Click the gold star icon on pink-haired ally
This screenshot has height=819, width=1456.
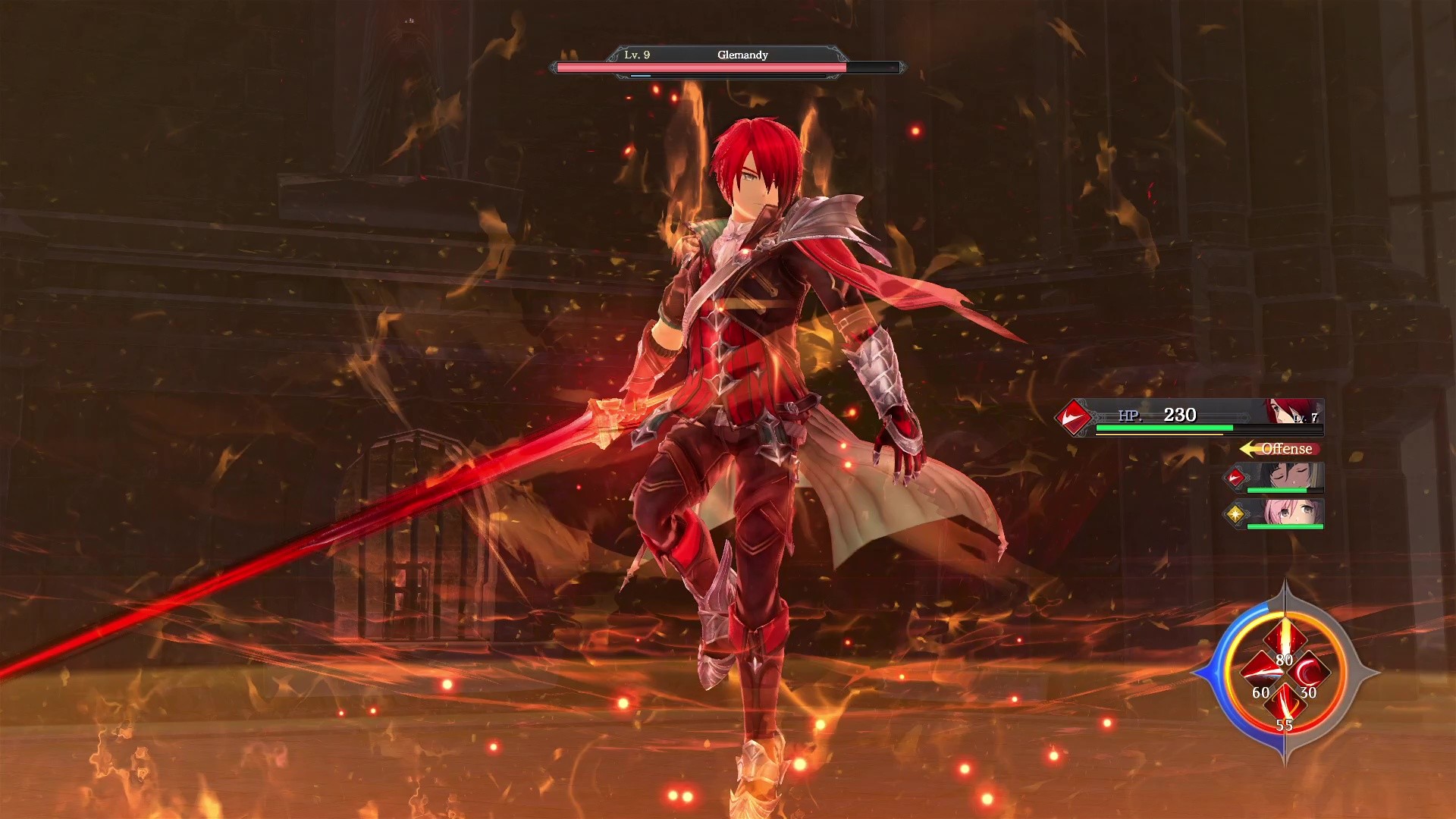point(1236,515)
